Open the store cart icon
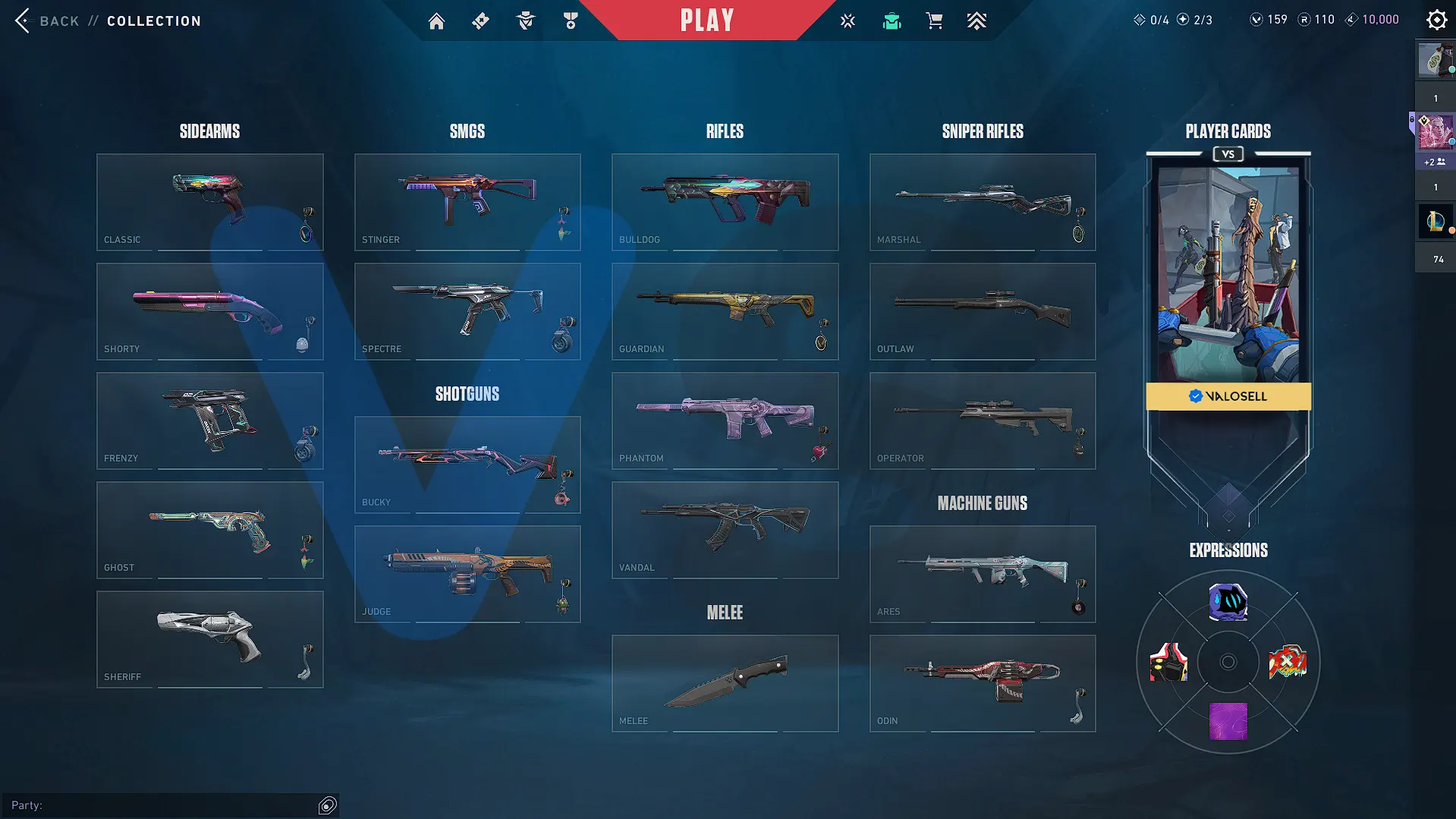The width and height of the screenshot is (1456, 819). (x=934, y=21)
